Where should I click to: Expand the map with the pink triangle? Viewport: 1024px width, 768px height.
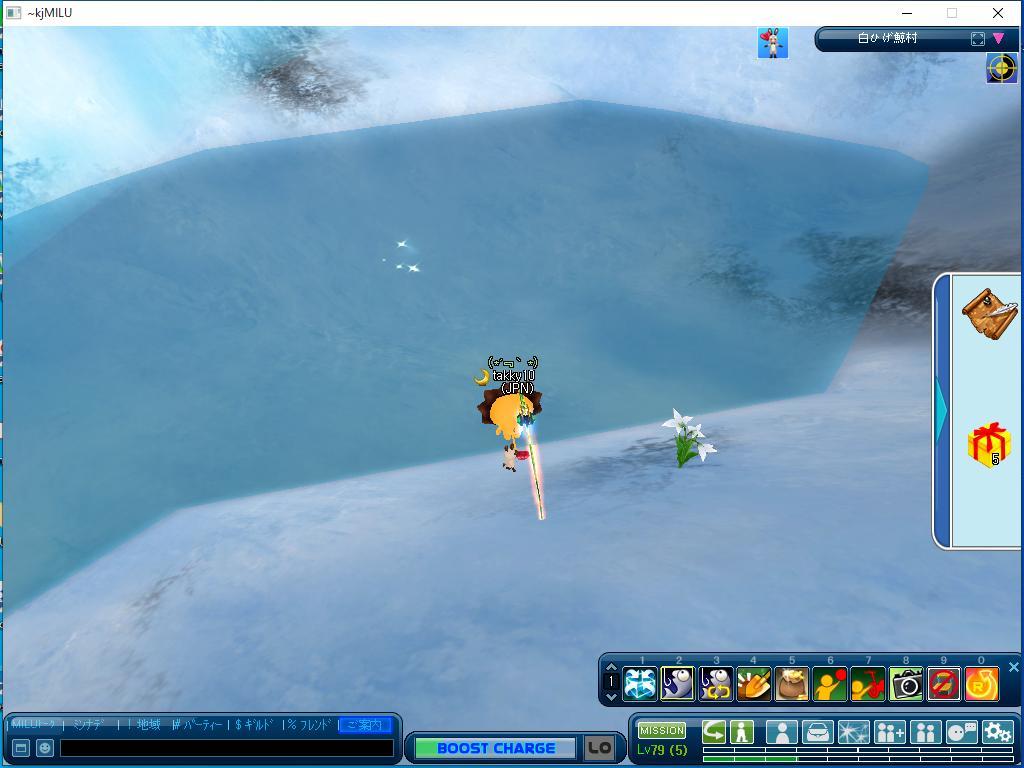point(998,39)
